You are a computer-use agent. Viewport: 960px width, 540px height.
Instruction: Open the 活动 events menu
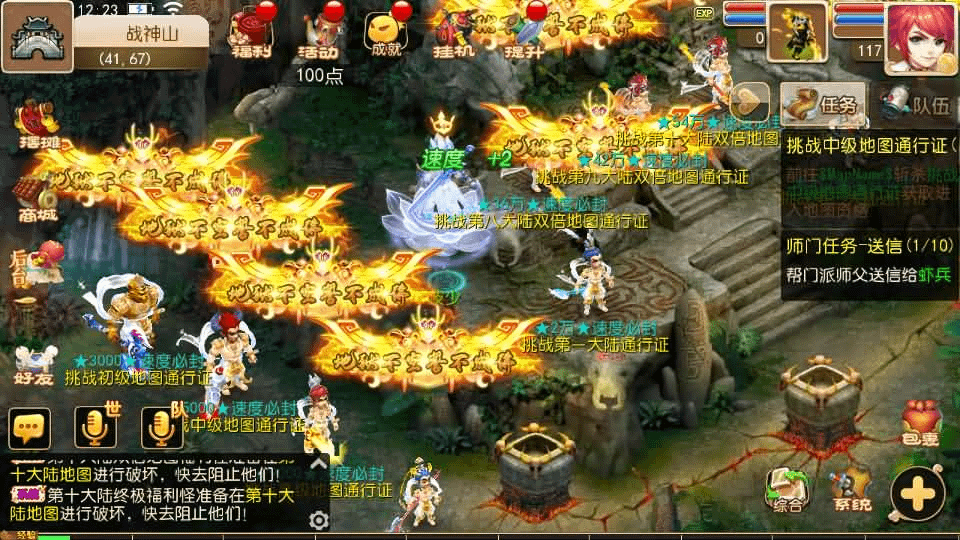320,36
